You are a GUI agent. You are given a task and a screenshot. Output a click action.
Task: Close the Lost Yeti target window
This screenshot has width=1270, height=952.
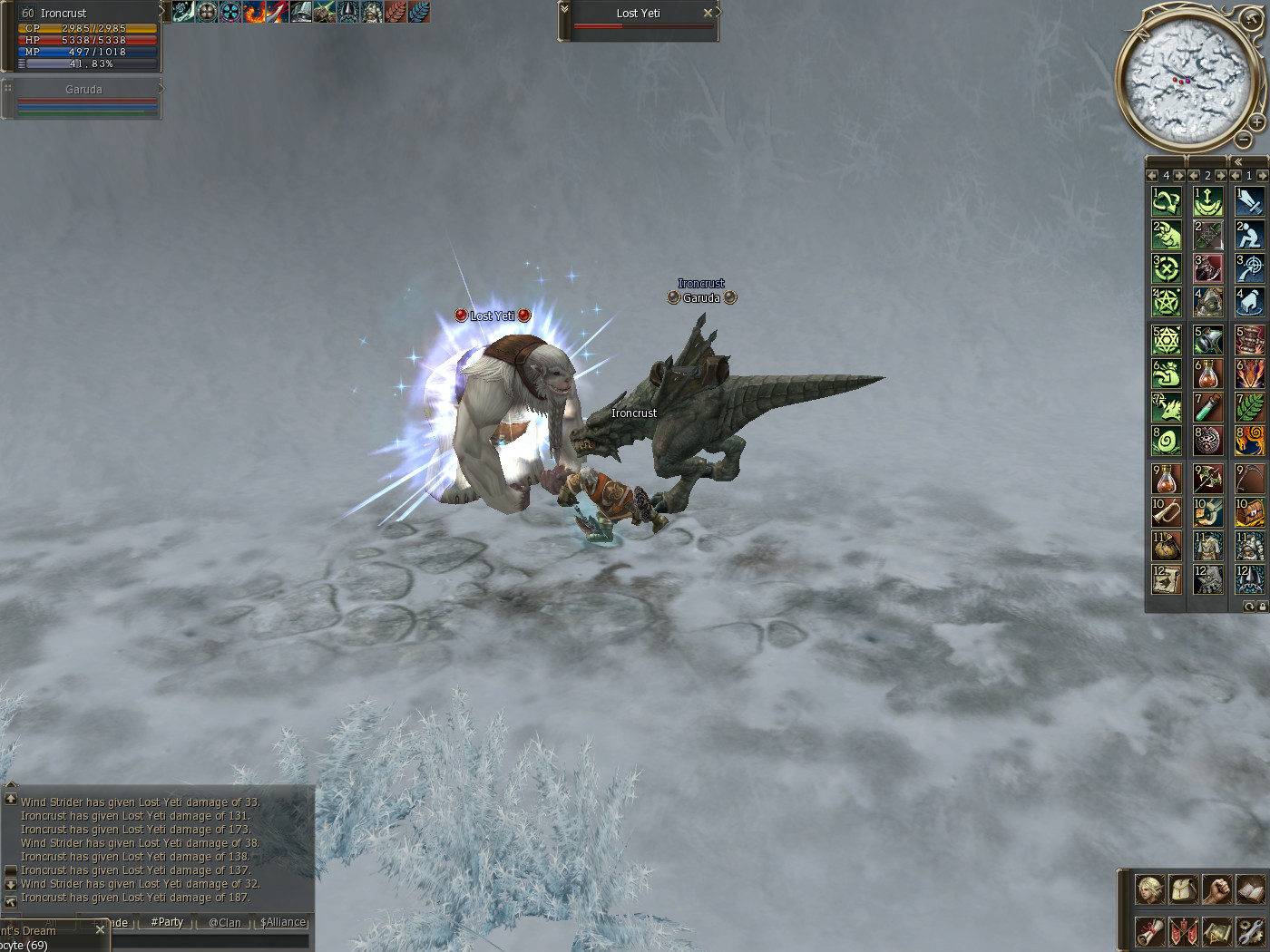point(708,13)
